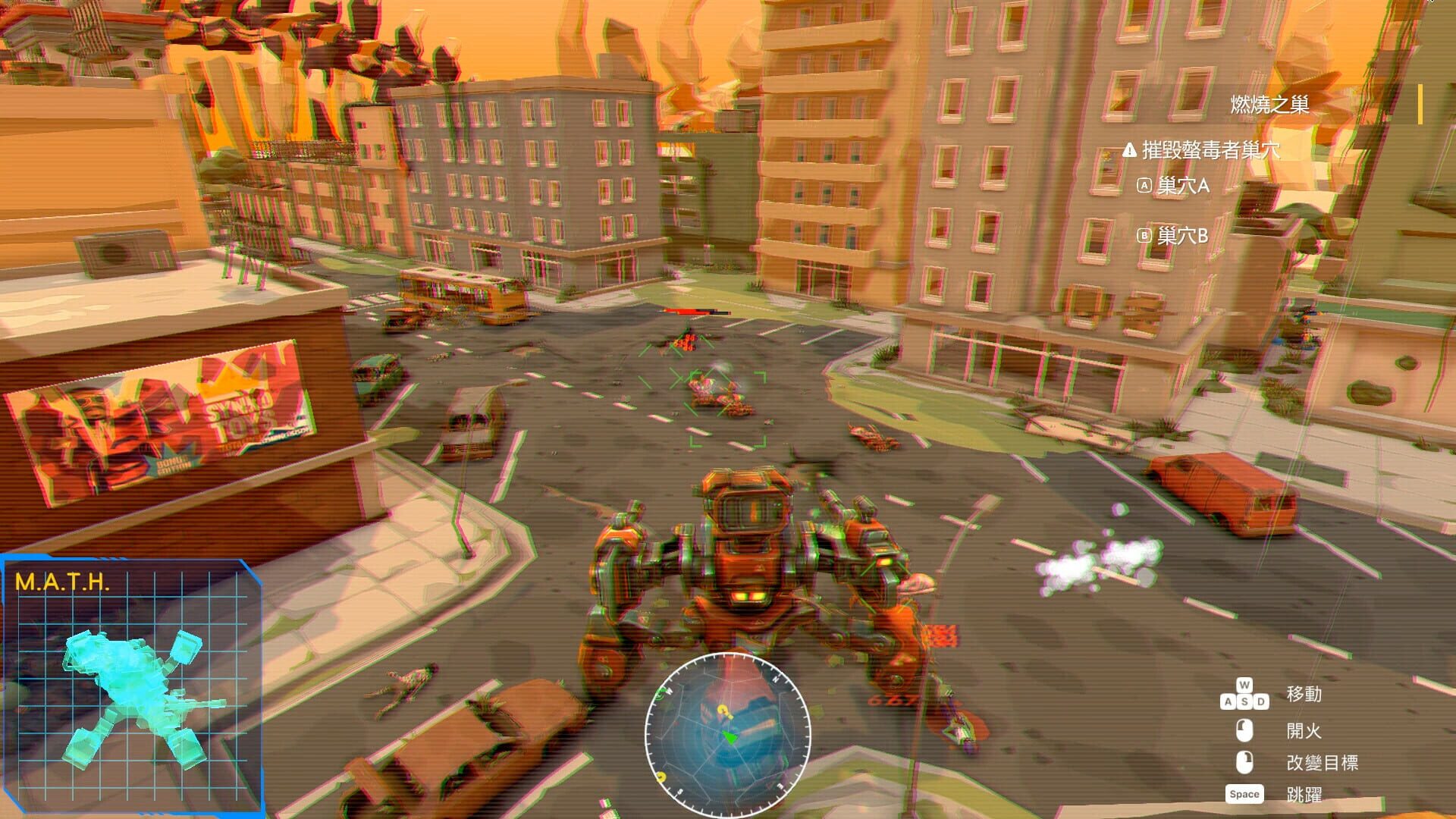Click the warning triangle beside 摧毀螫毒者巢穴 objective
1456x819 pixels.
(x=1129, y=151)
